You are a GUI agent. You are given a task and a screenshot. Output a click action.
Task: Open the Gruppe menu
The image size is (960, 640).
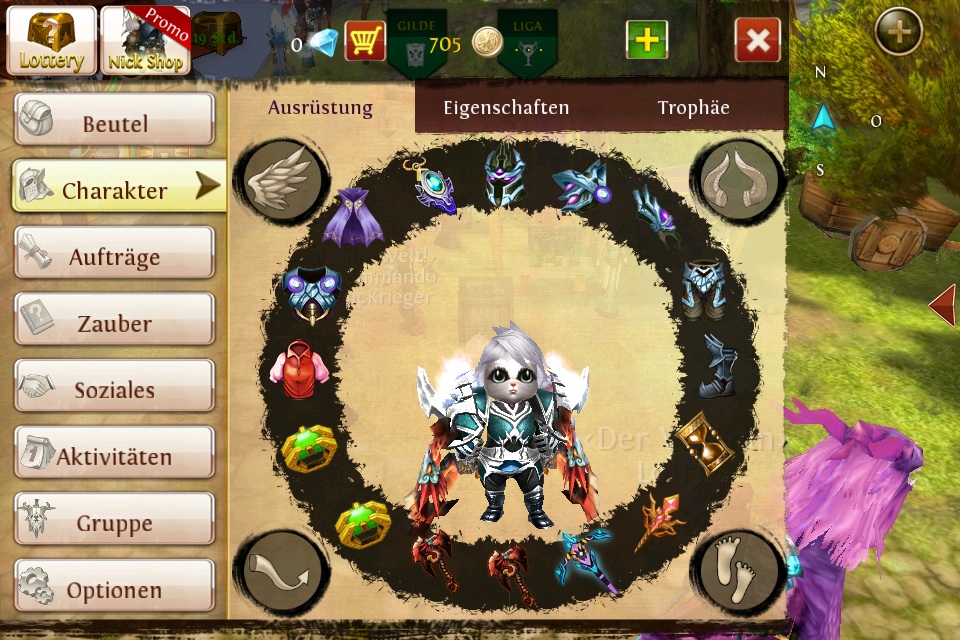point(114,522)
